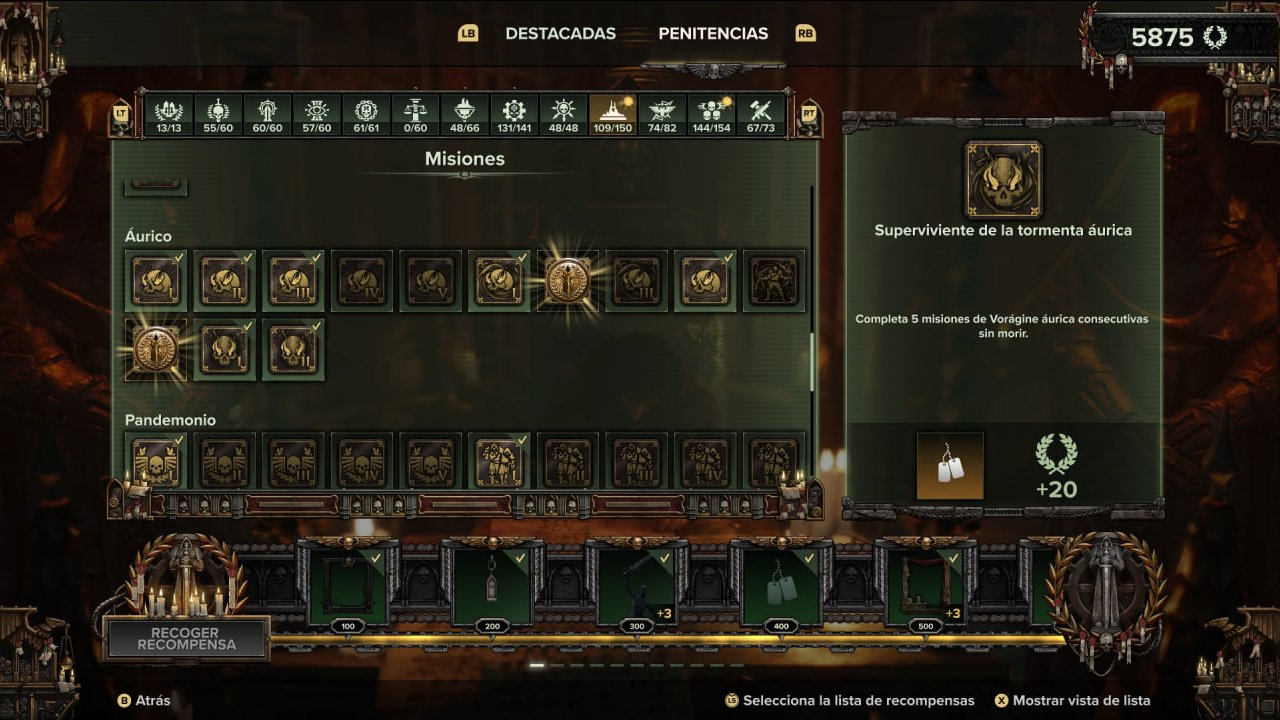Viewport: 1280px width, 720px height.
Task: Open the Penitencias tab
Action: 713,33
